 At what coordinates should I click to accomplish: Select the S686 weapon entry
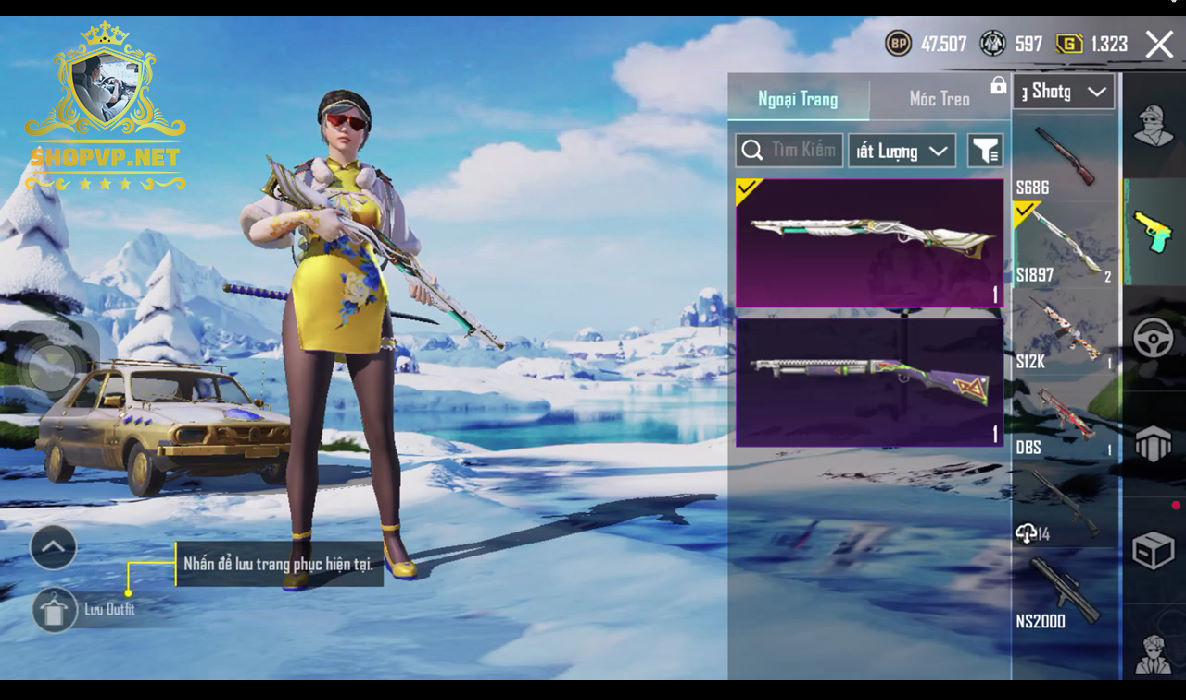[x=1064, y=158]
